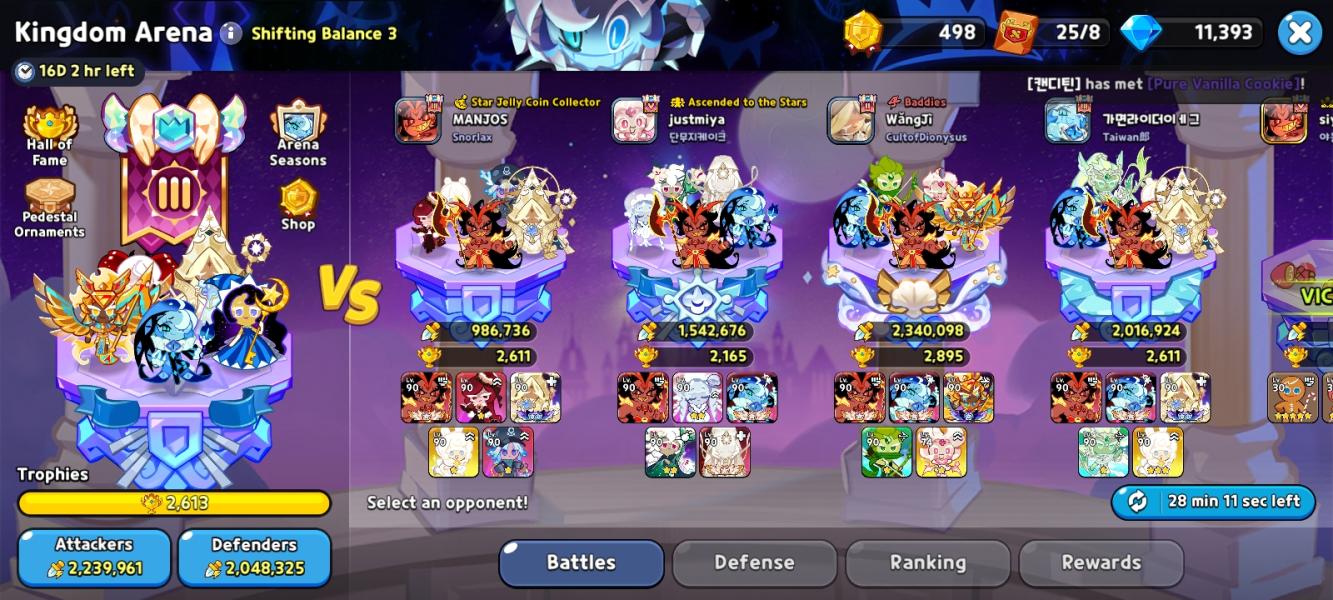The height and width of the screenshot is (600, 1333).
Task: Open the Ranking tab
Action: click(x=927, y=563)
